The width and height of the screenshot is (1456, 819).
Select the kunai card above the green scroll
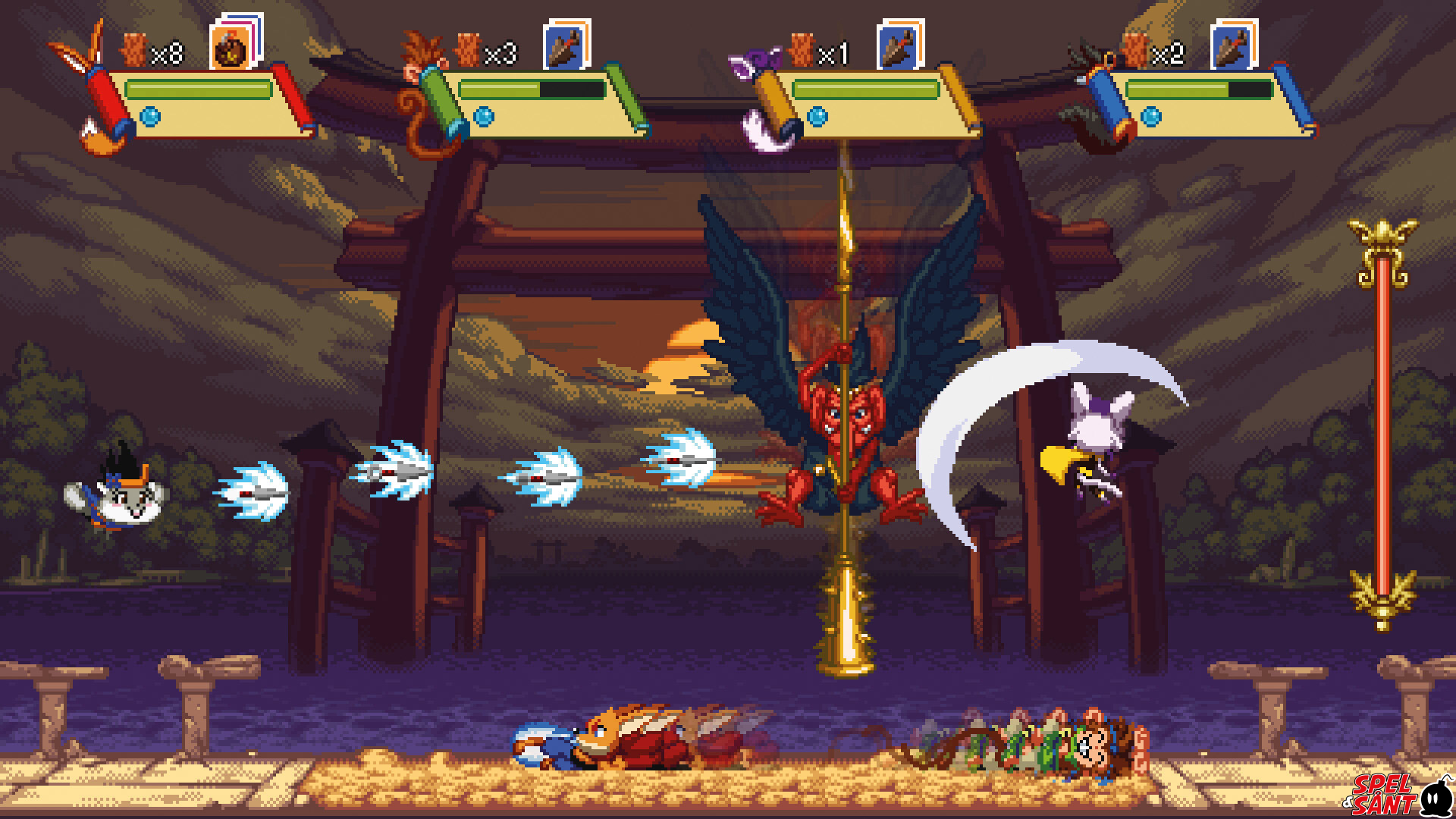click(566, 47)
